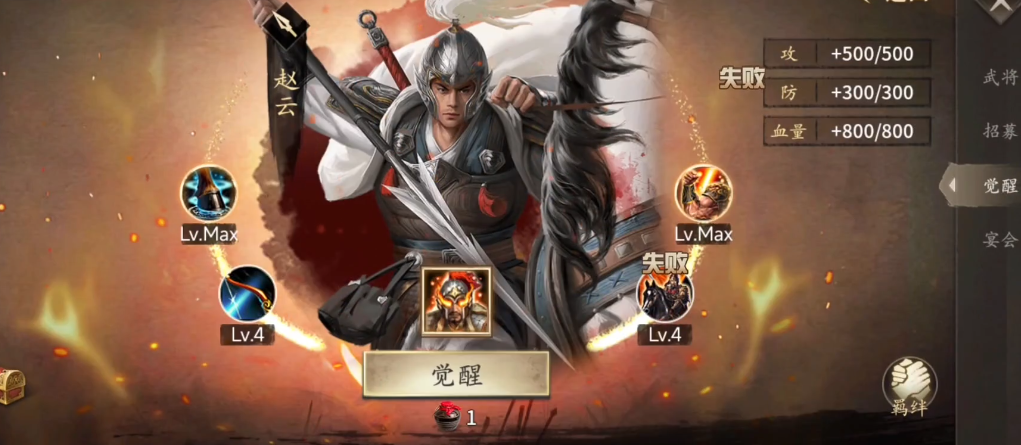Close the hero screen with X
The height and width of the screenshot is (445, 1021).
tap(1002, 9)
